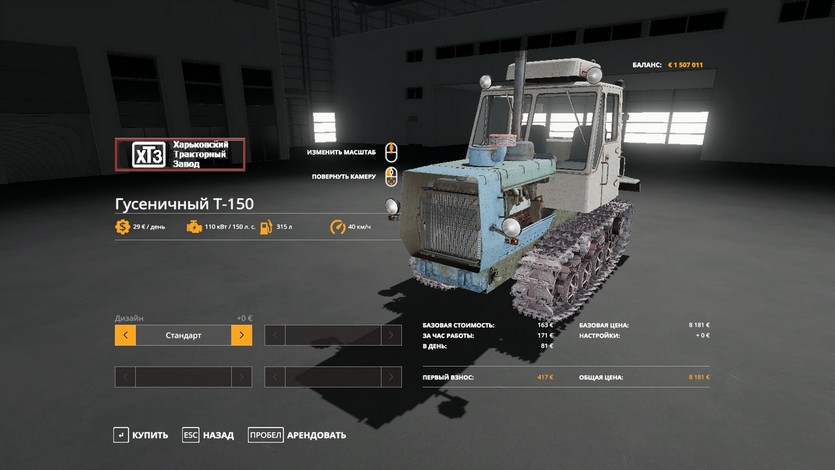Click the Стандарт design option field

click(x=183, y=336)
